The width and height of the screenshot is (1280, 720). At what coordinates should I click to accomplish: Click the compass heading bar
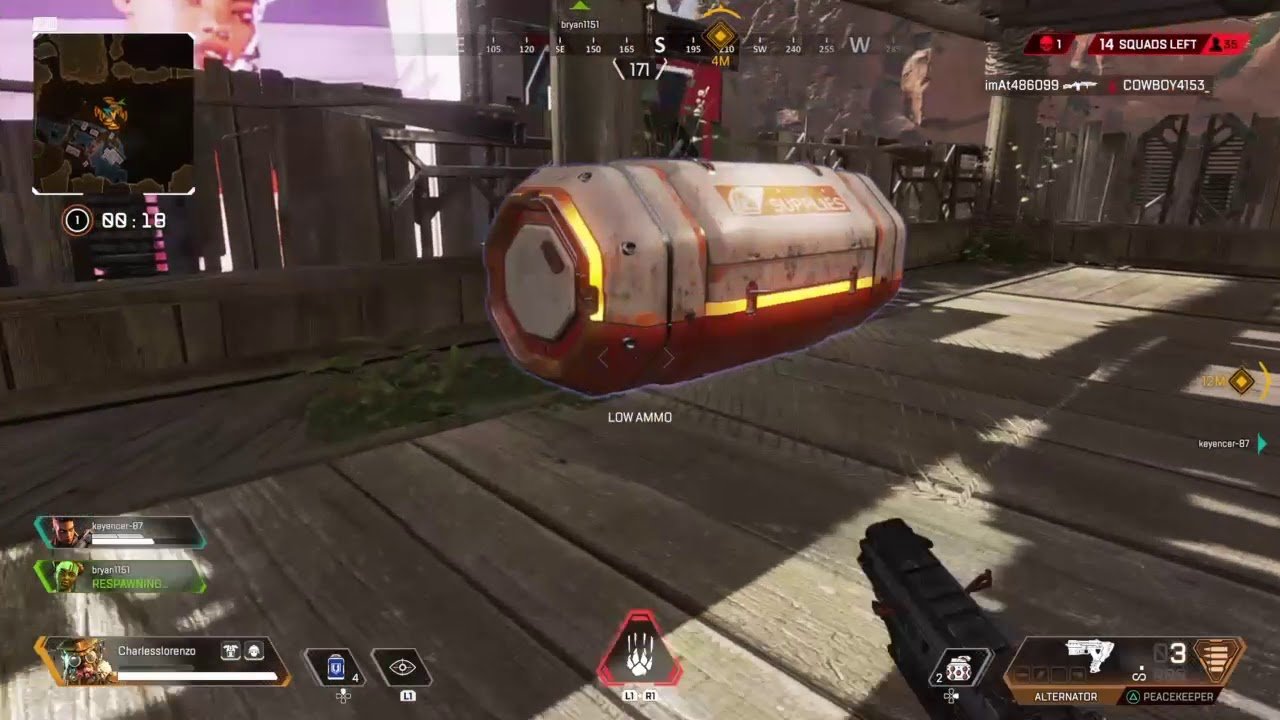(x=660, y=46)
